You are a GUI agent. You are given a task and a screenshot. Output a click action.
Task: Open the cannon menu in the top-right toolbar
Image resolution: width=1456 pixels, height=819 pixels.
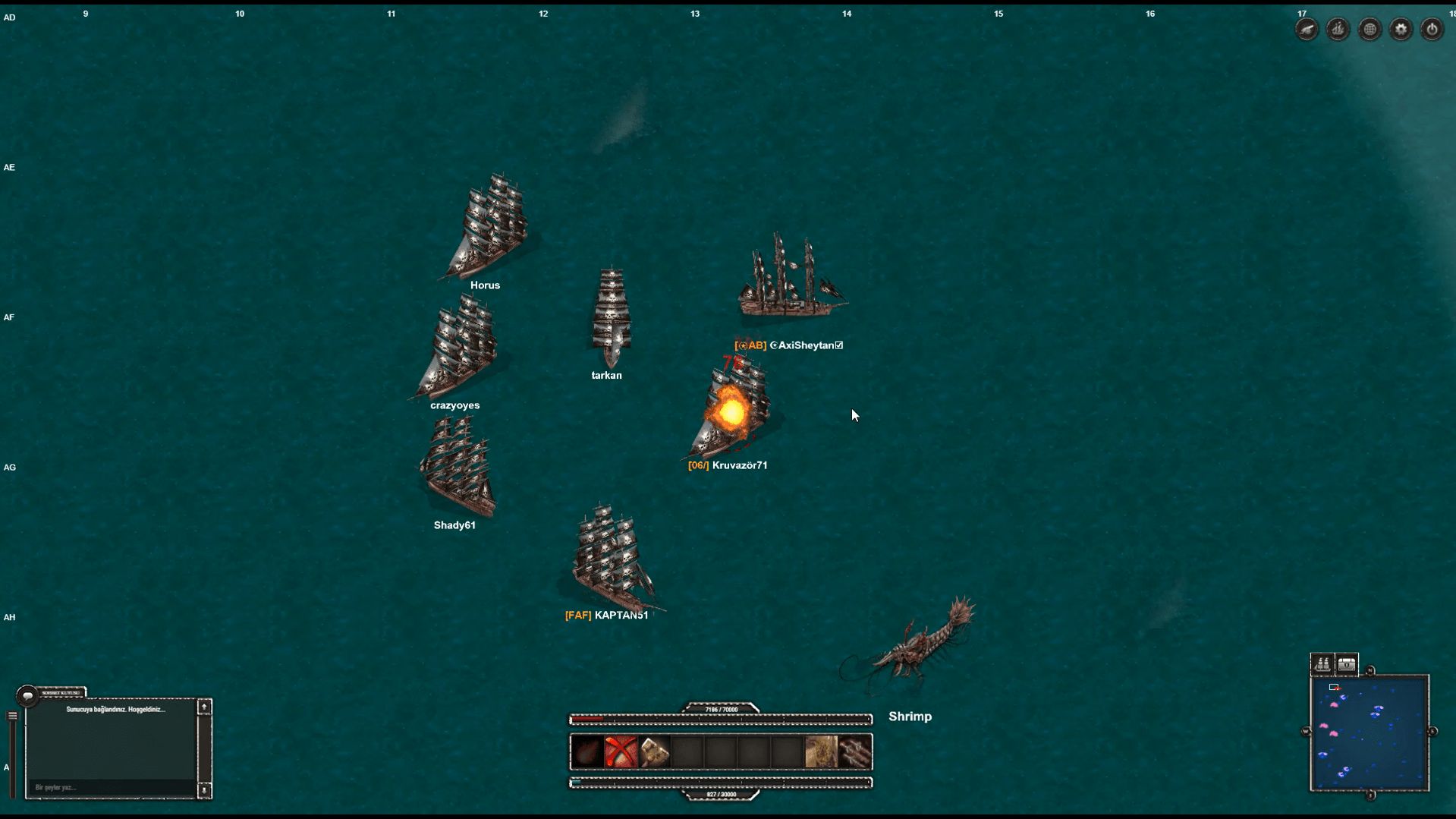pyautogui.click(x=1307, y=29)
